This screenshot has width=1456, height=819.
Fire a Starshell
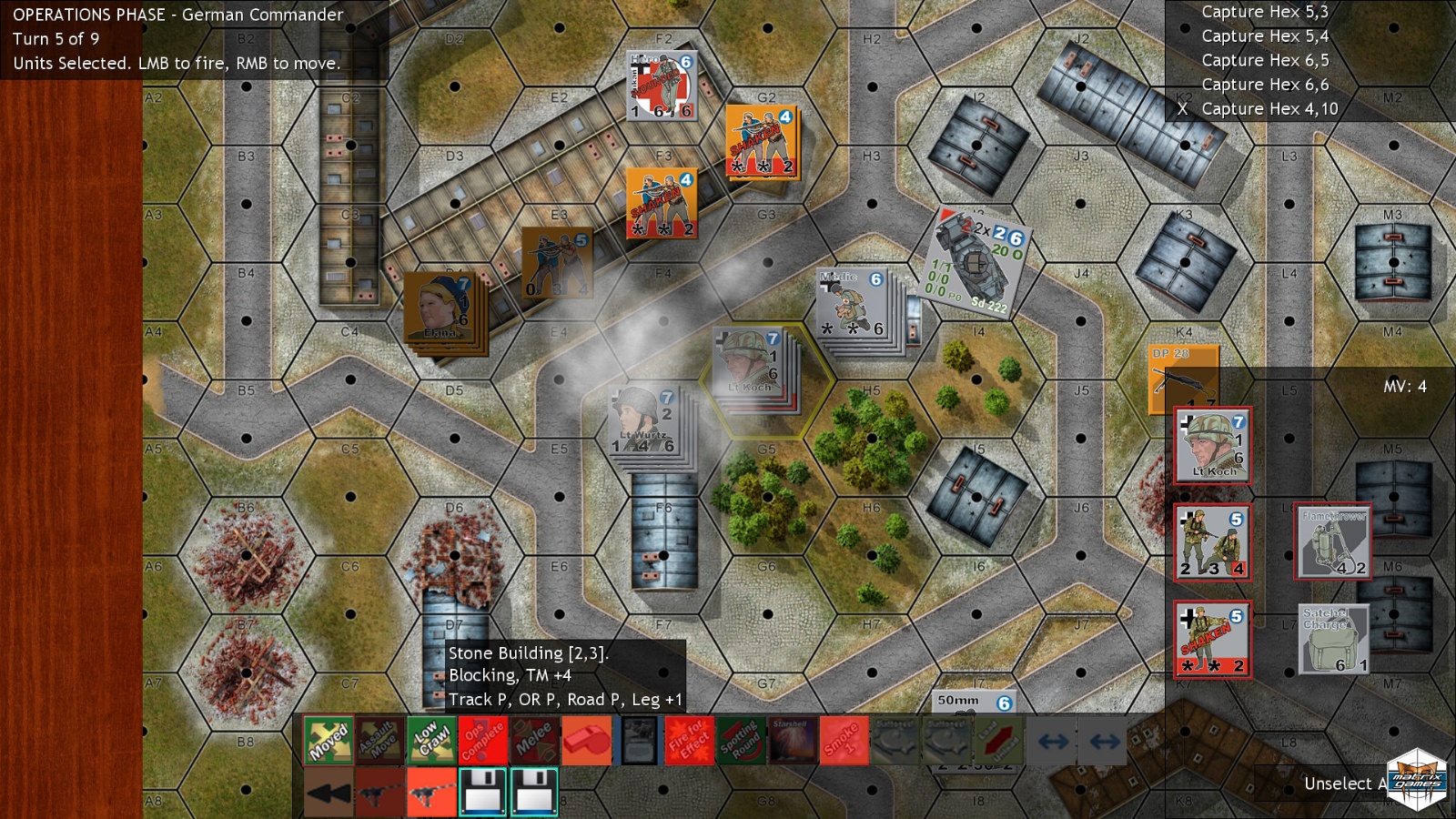pyautogui.click(x=793, y=740)
